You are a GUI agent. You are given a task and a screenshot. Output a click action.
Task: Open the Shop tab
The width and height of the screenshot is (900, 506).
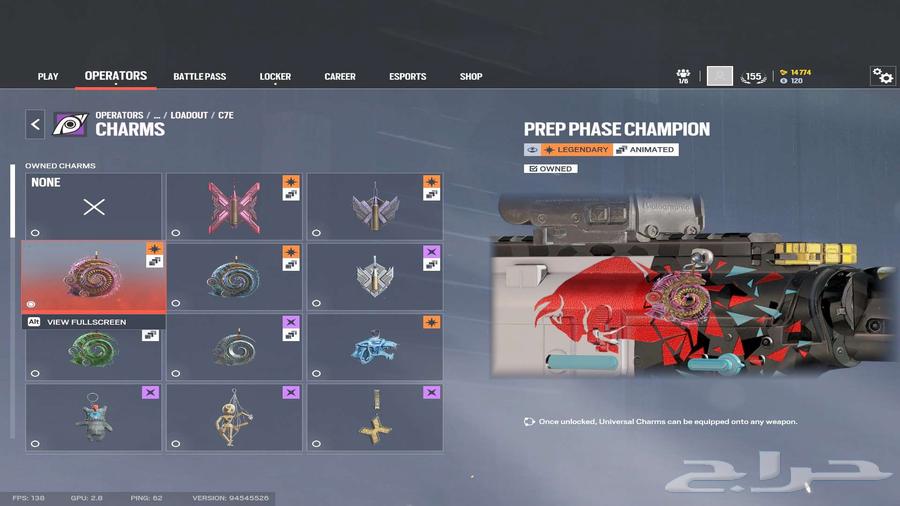[470, 77]
